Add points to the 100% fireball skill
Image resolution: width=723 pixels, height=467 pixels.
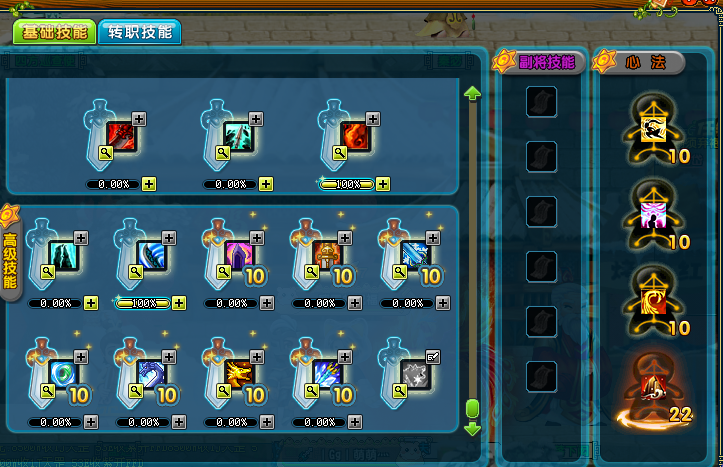pyautogui.click(x=383, y=184)
